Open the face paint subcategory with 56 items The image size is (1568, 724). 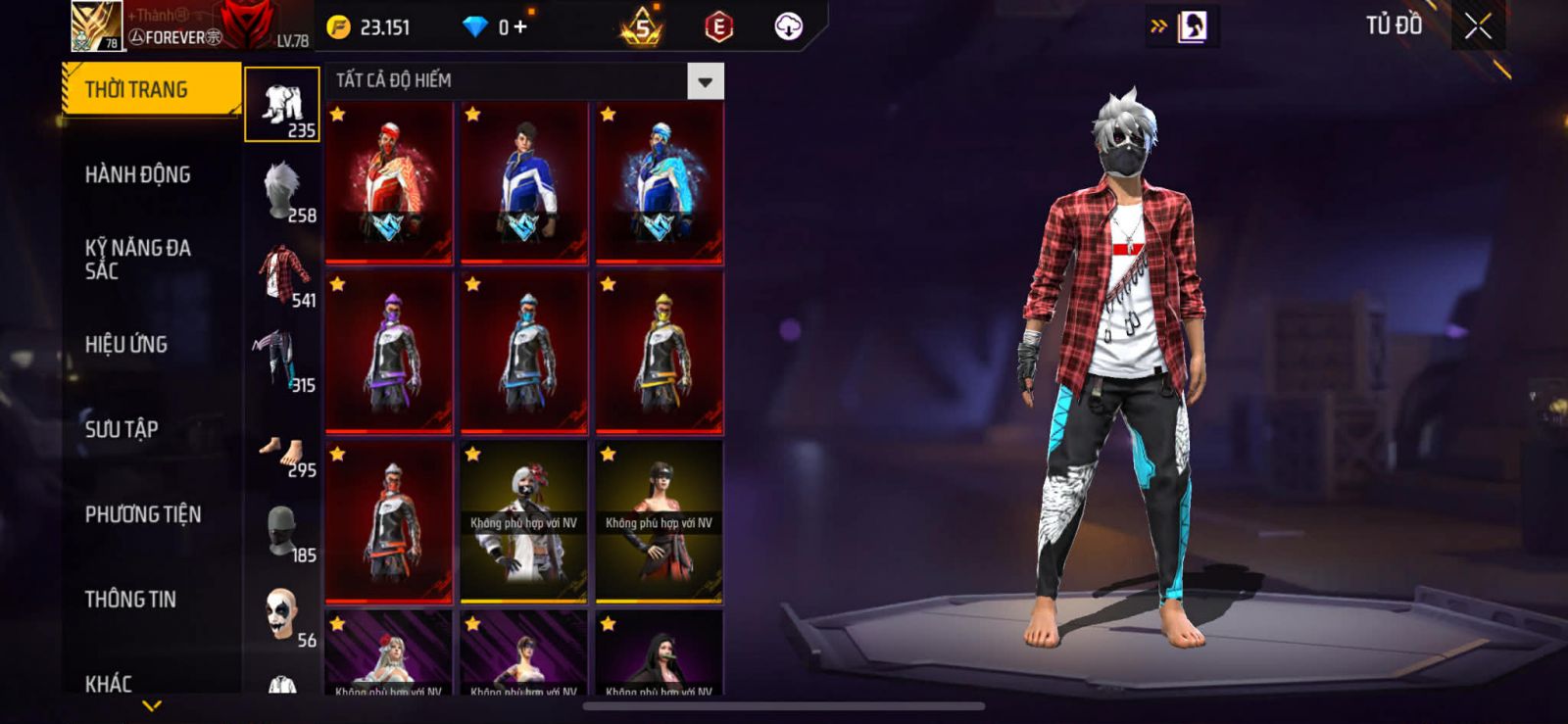[282, 615]
